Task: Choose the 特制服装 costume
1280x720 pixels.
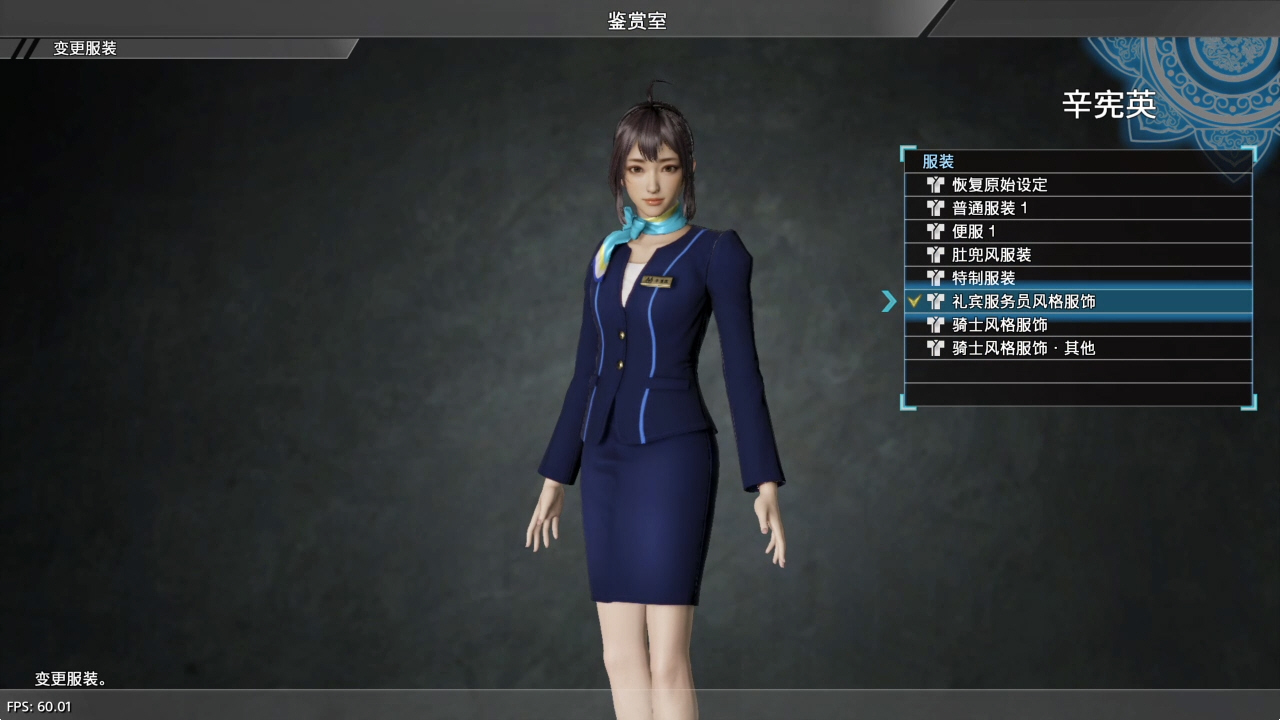Action: click(x=984, y=278)
